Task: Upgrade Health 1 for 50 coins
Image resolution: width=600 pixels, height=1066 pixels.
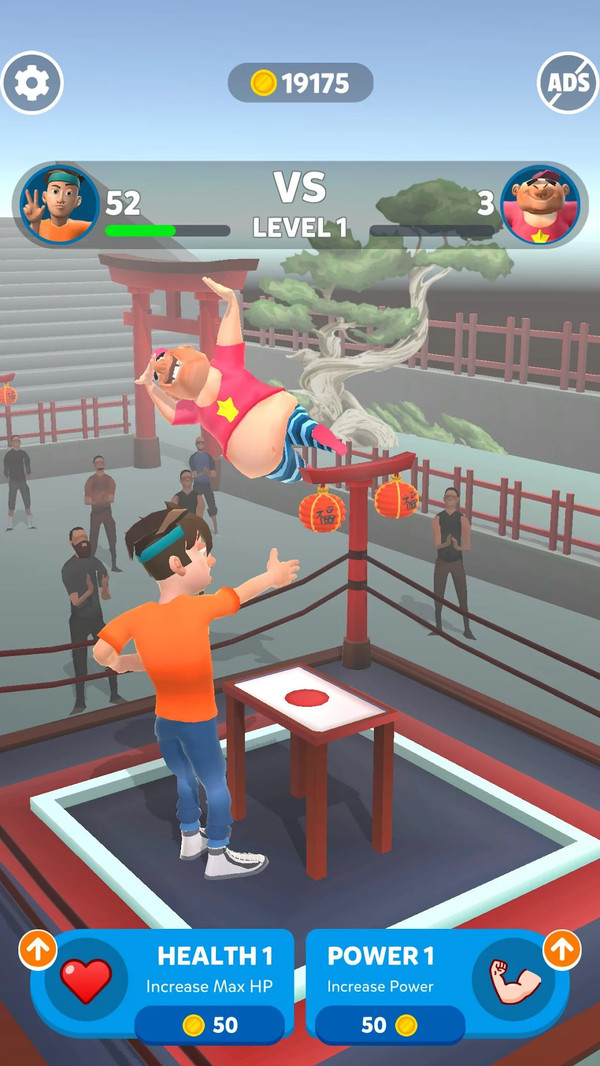Action: (162, 986)
